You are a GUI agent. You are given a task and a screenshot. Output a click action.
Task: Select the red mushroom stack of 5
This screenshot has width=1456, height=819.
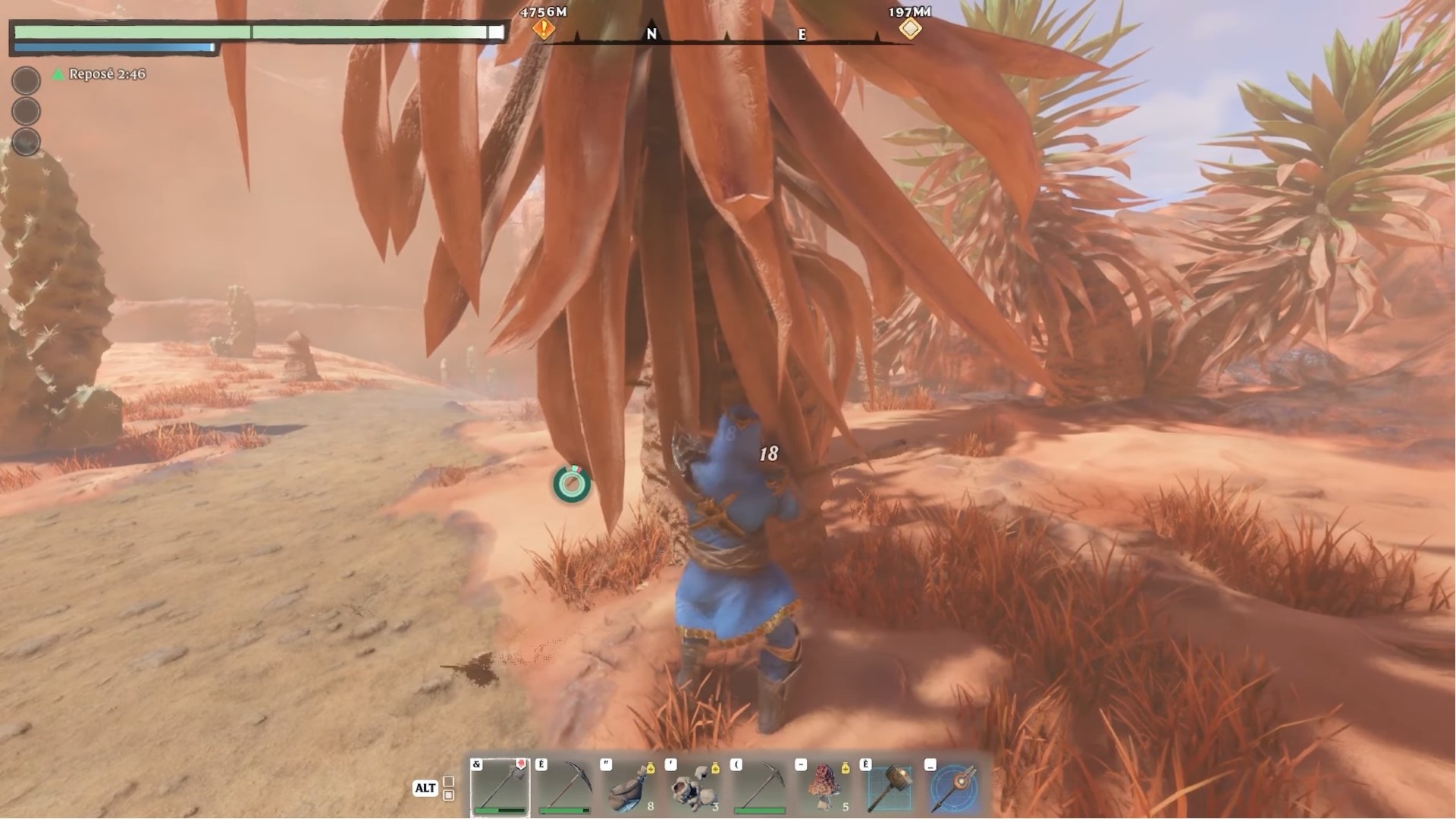(826, 786)
